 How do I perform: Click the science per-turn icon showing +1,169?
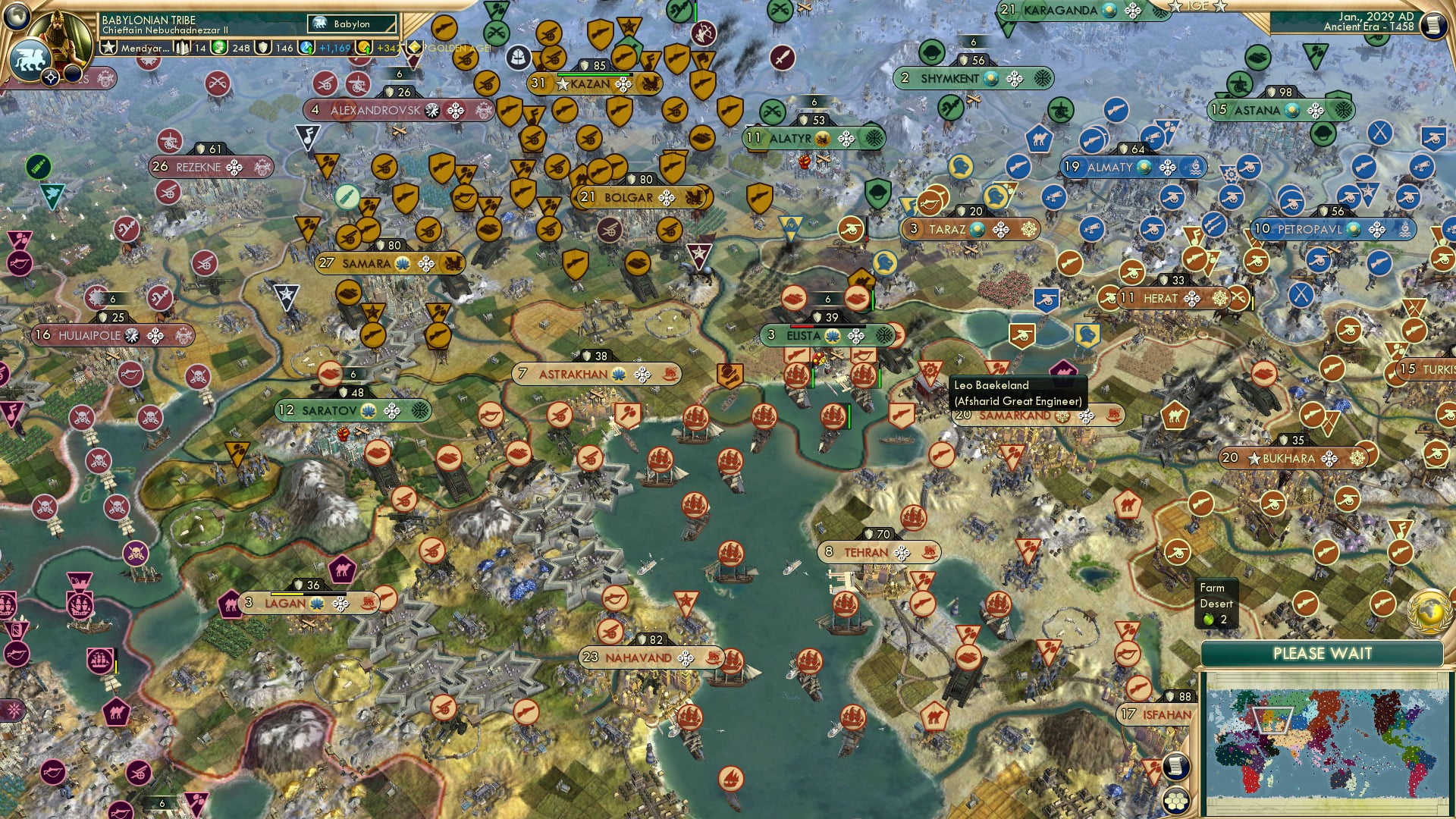(308, 47)
